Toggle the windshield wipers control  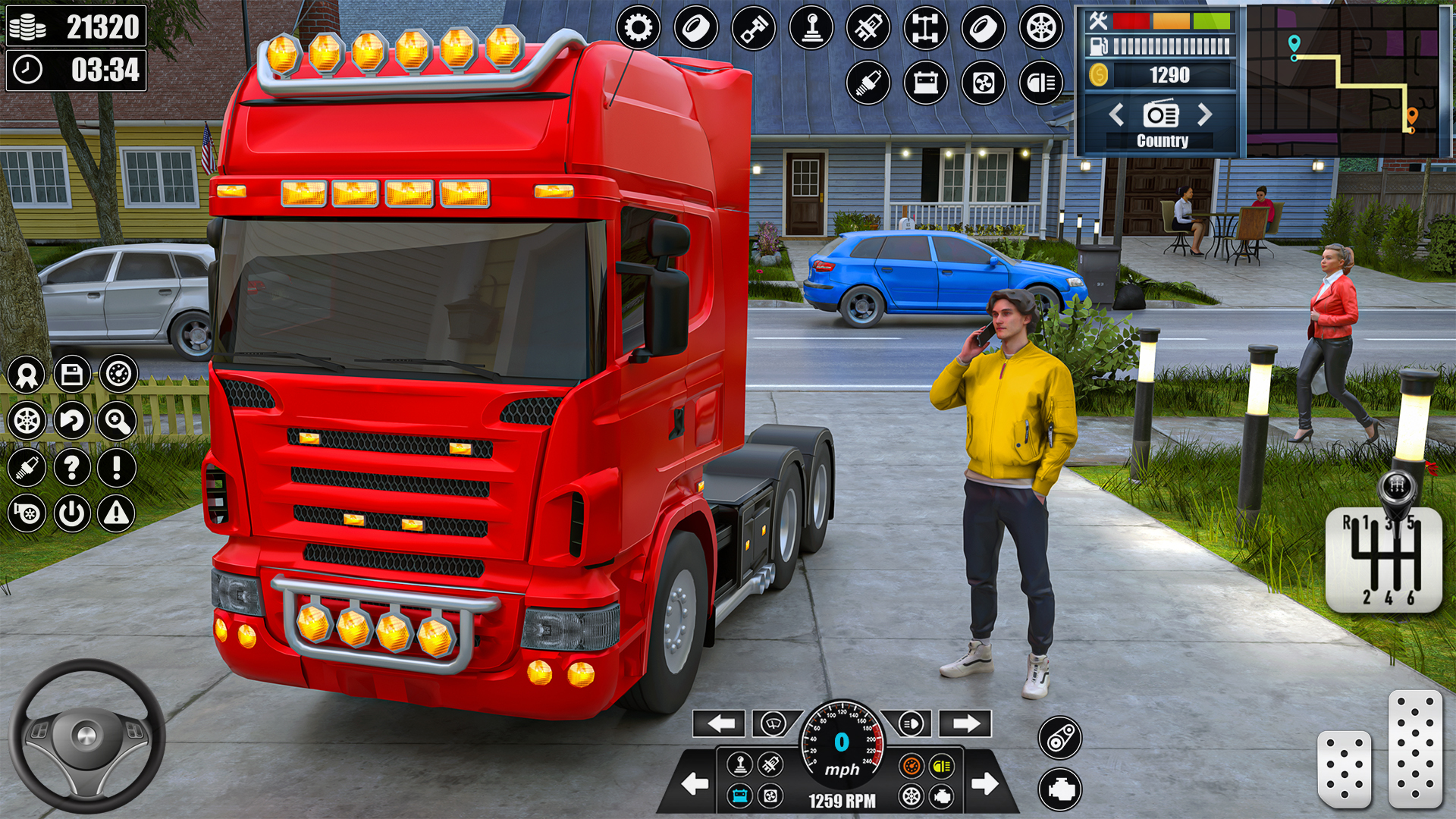772,725
